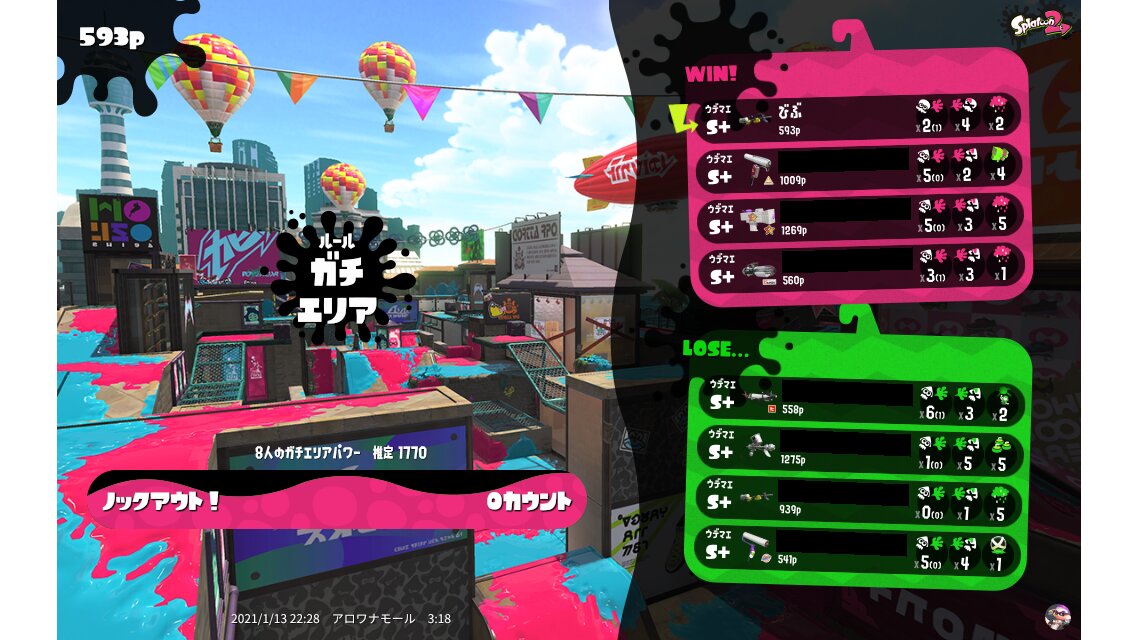Select the losing team row showing 558p
Screen dimensions: 1138x640
tap(858, 401)
